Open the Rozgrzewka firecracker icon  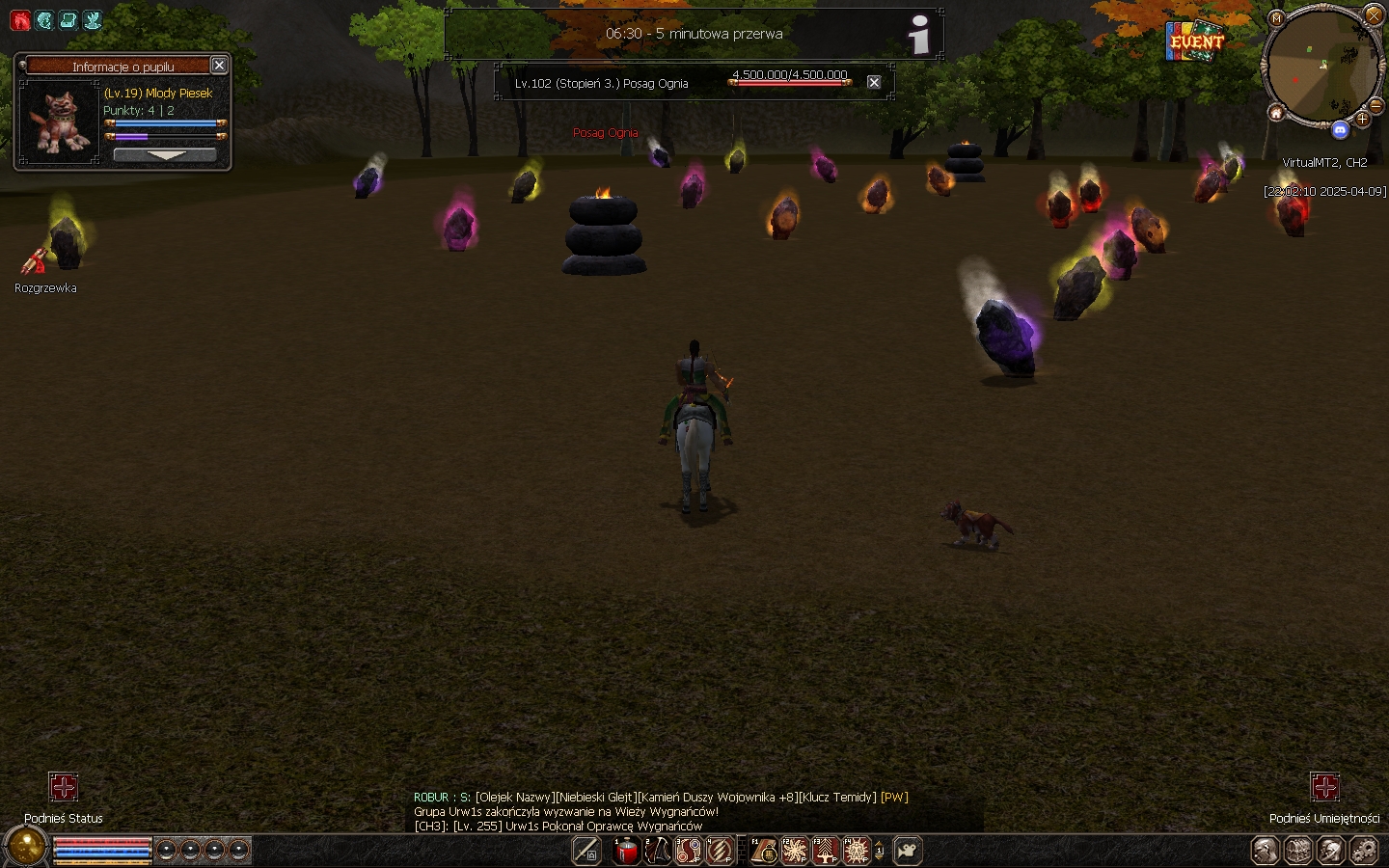pyautogui.click(x=35, y=261)
